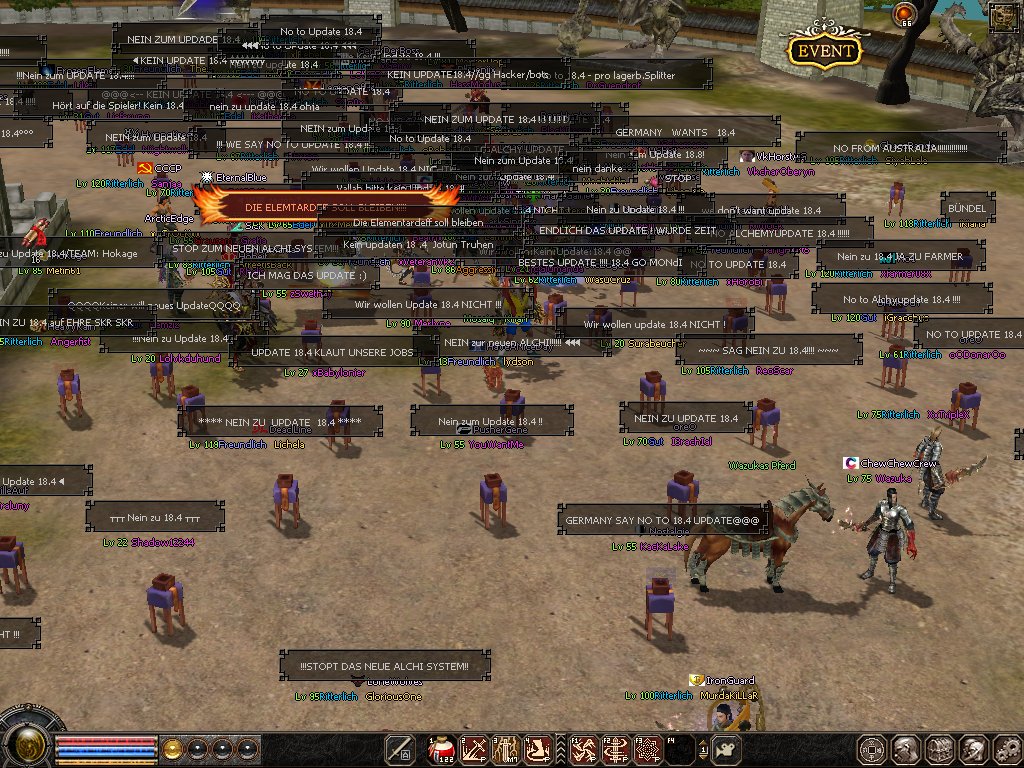This screenshot has width=1024, height=768.
Task: Open the EVENT banner button
Action: (x=825, y=50)
